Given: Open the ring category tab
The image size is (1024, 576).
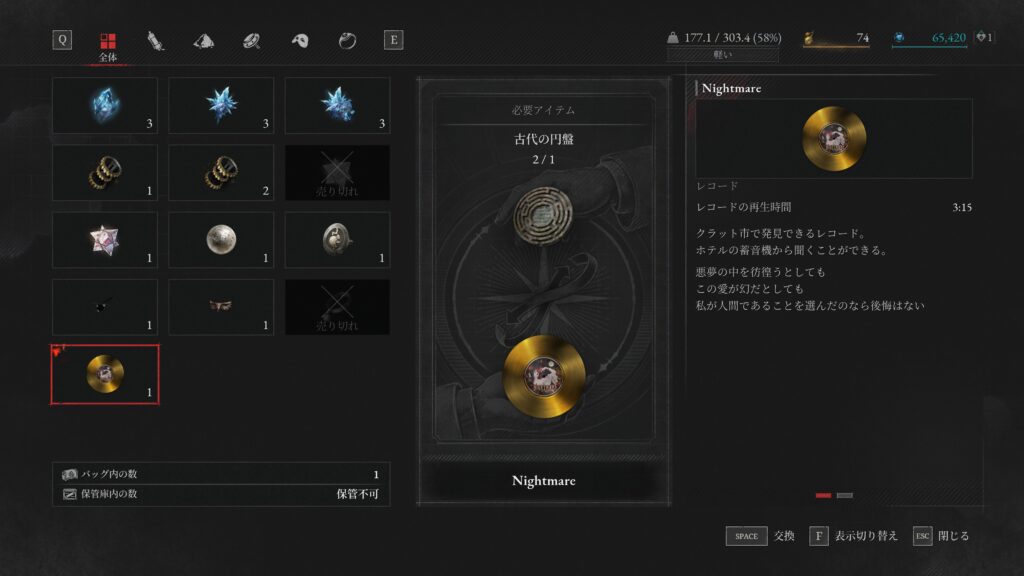Looking at the screenshot, I should coord(347,41).
